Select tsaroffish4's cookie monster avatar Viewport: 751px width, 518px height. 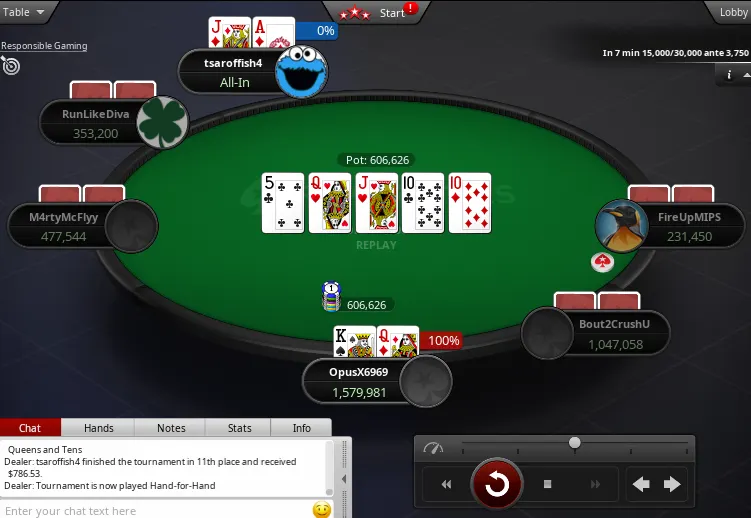301,71
